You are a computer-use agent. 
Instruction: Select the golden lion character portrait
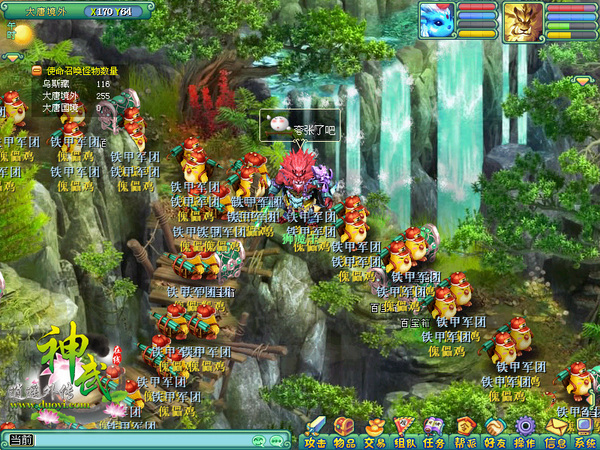pyautogui.click(x=523, y=19)
